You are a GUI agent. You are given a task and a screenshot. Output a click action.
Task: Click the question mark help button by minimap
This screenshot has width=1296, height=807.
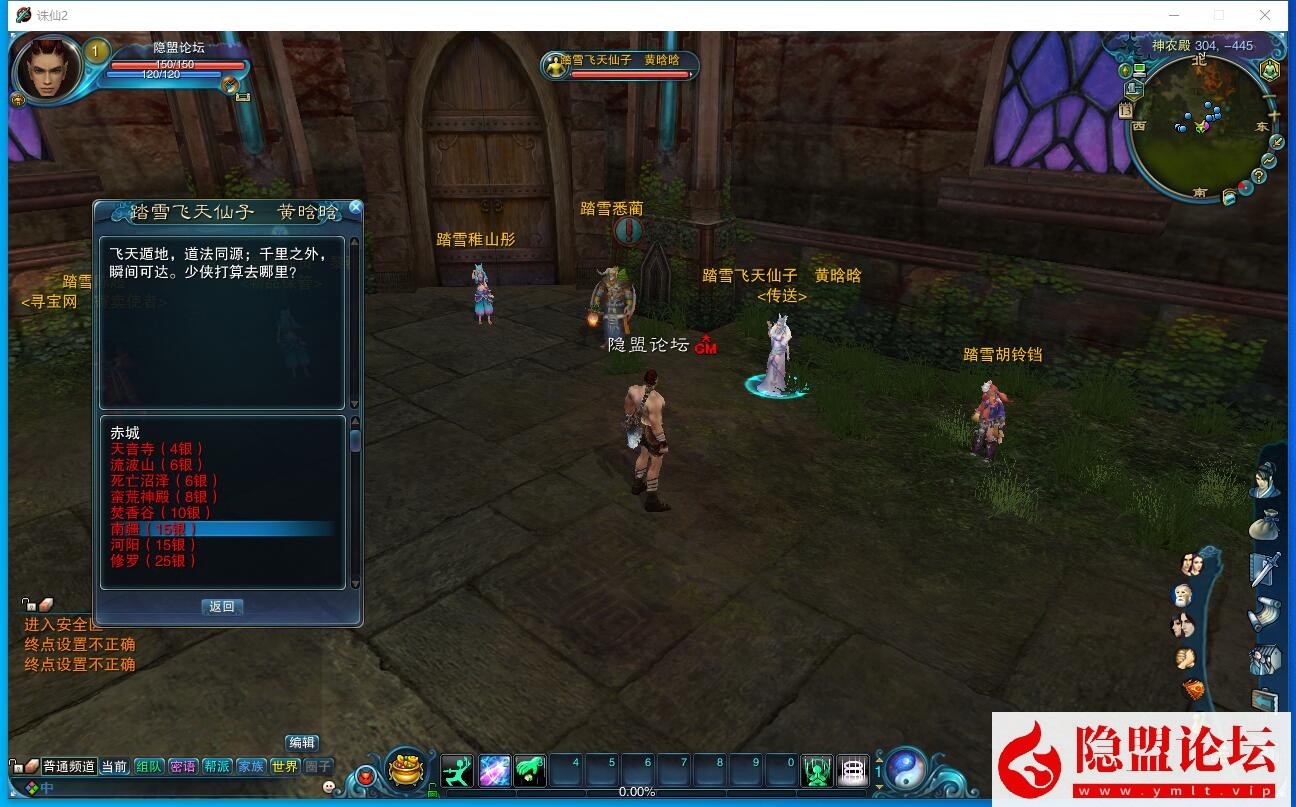click(1258, 176)
